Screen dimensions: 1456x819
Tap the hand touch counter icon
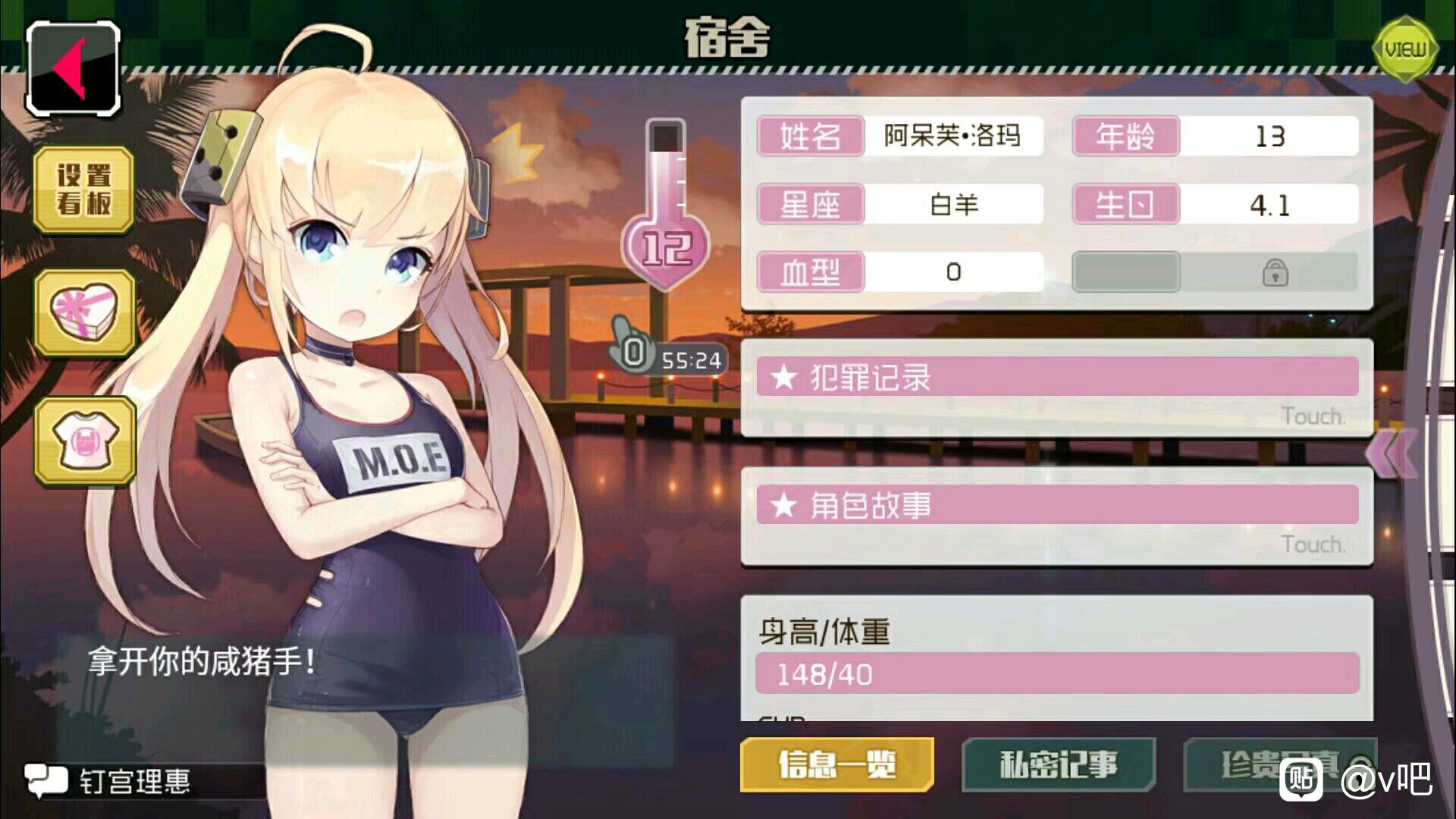coord(629,349)
